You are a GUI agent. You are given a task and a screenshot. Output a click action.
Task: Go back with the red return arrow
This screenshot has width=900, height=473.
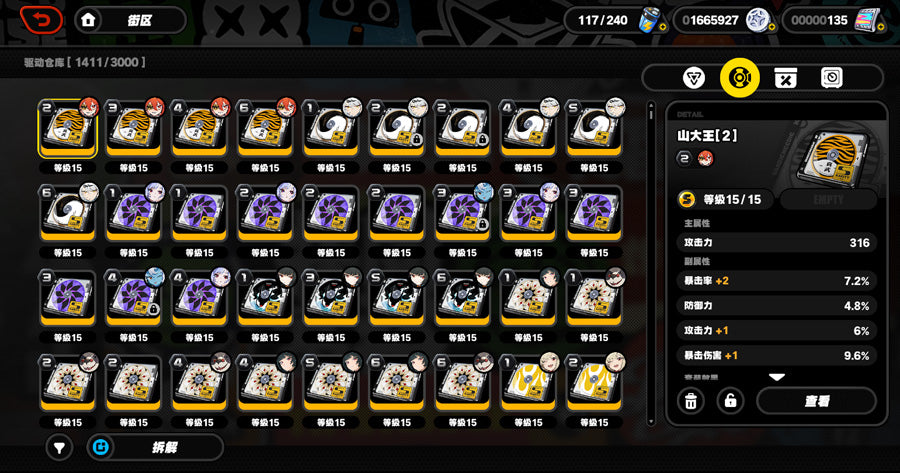click(40, 19)
